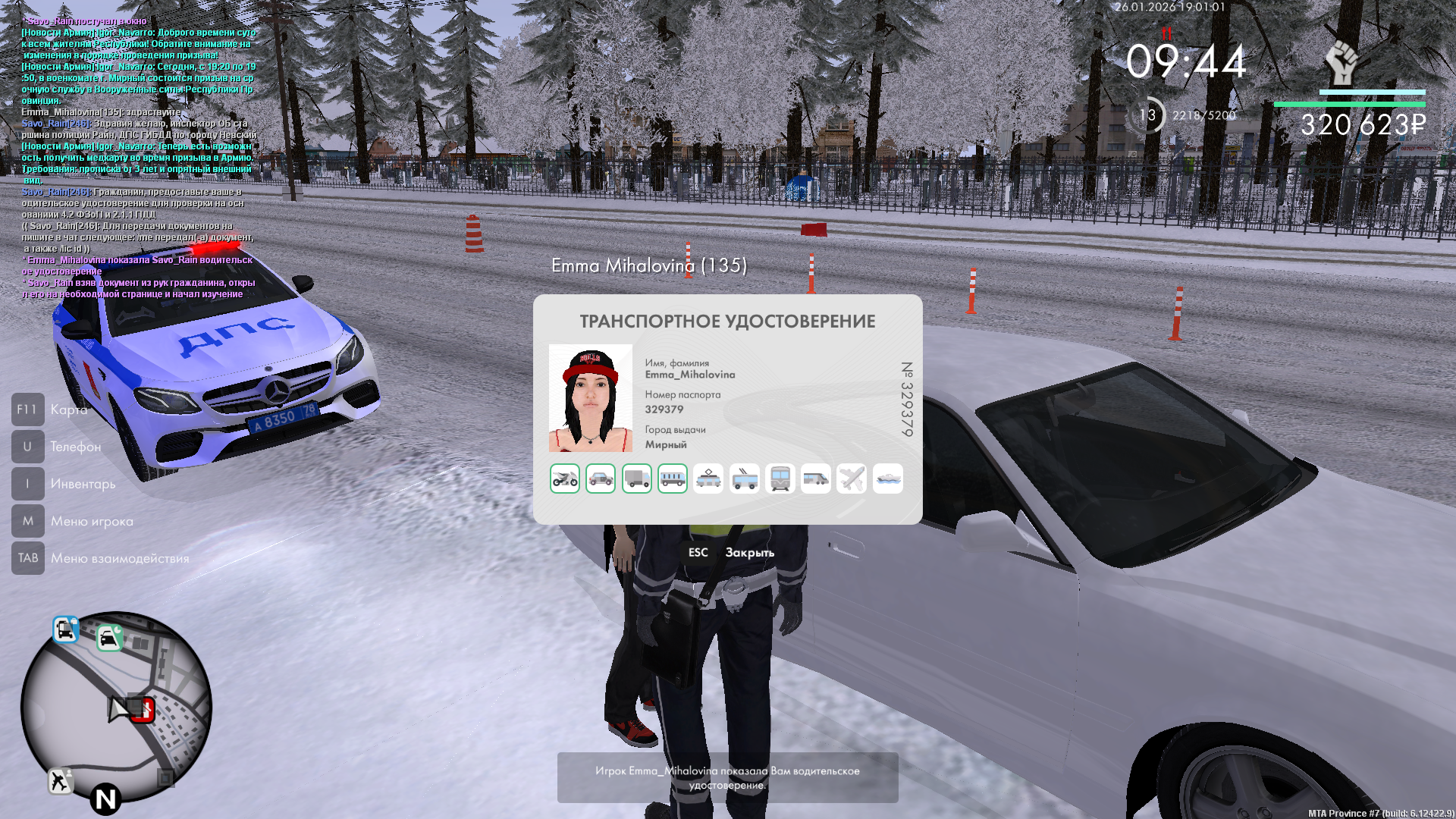Select the bus license category icon

point(673,479)
